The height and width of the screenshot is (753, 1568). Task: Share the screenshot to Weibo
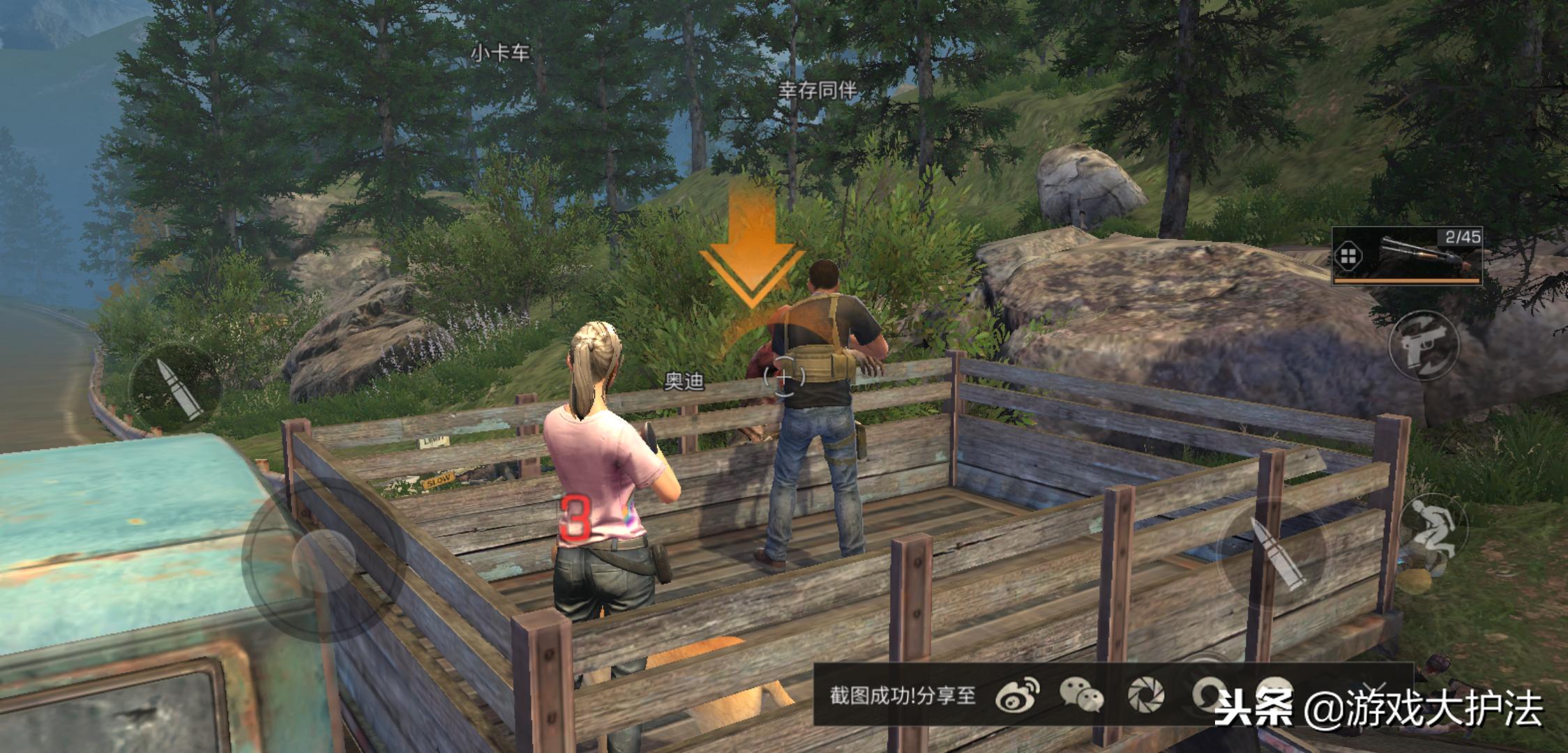pos(1017,695)
